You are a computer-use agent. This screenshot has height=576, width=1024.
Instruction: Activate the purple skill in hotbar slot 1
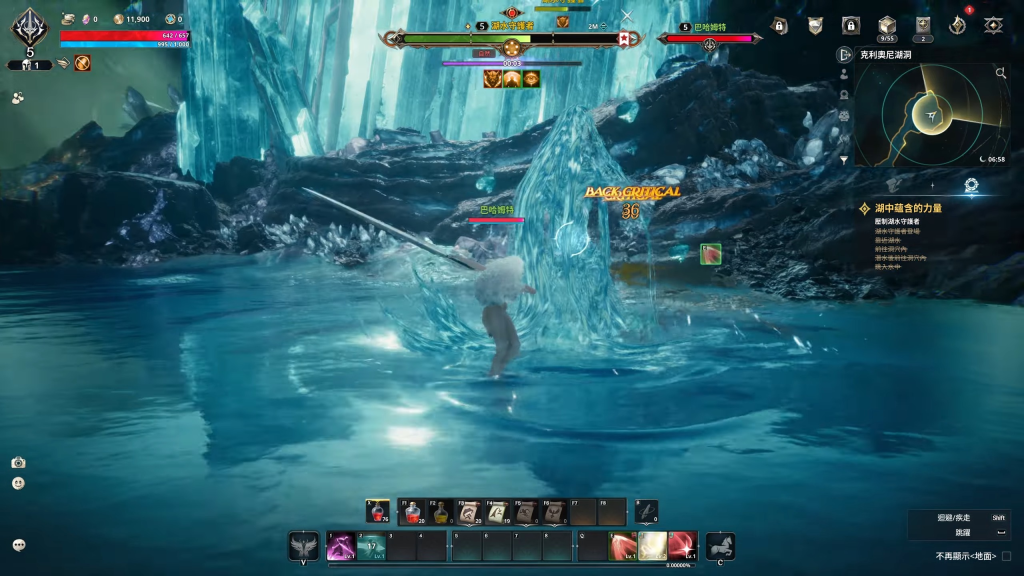click(x=341, y=546)
